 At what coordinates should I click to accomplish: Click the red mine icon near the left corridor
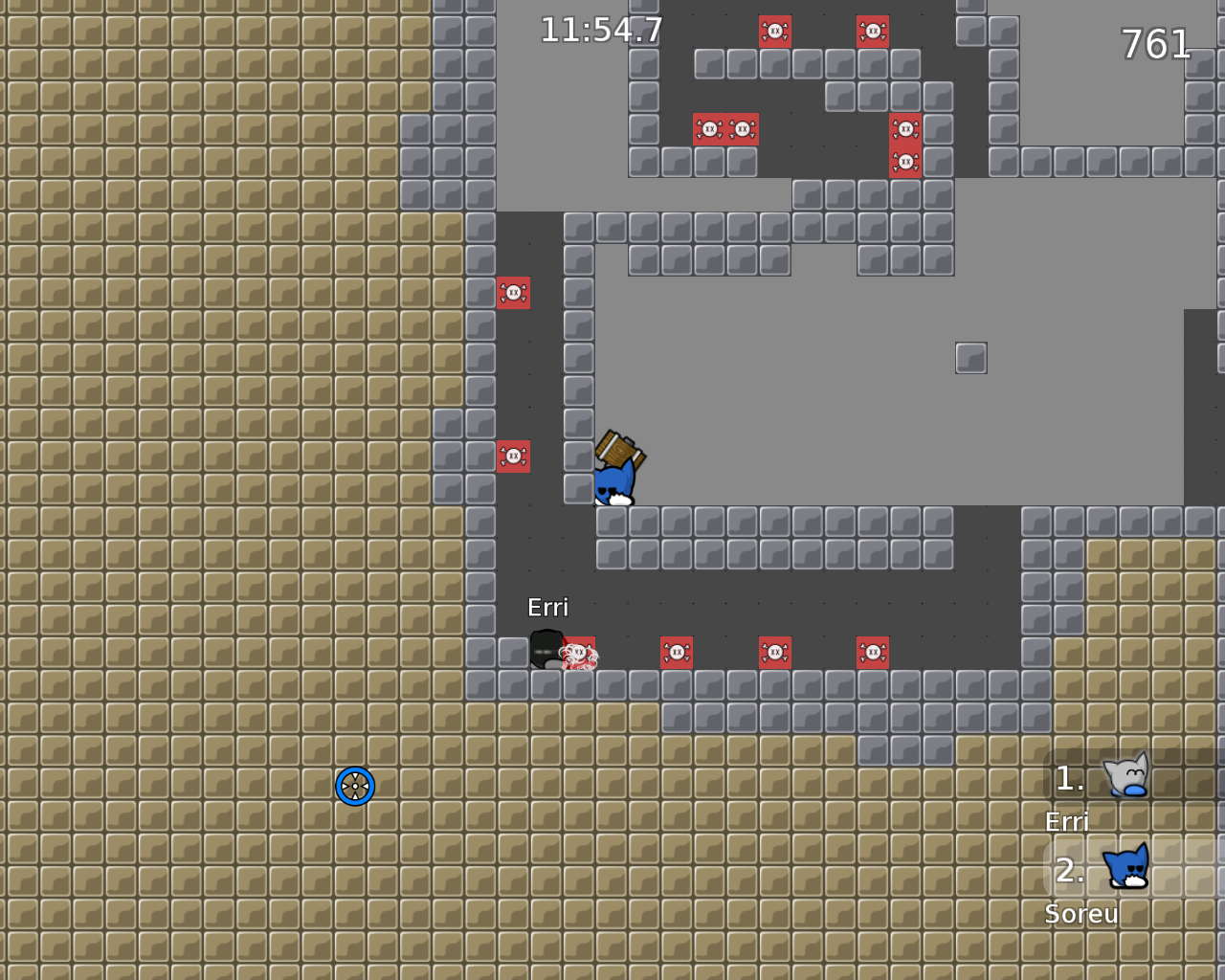(515, 293)
